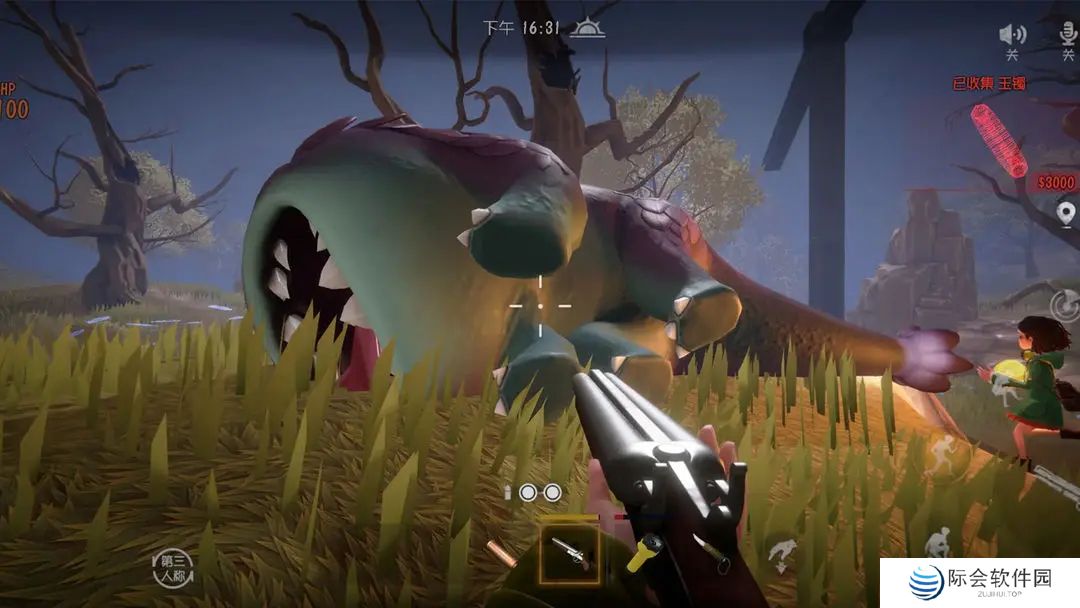1080x608 pixels.
Task: Toggle the speaker sound button
Action: point(1012,35)
